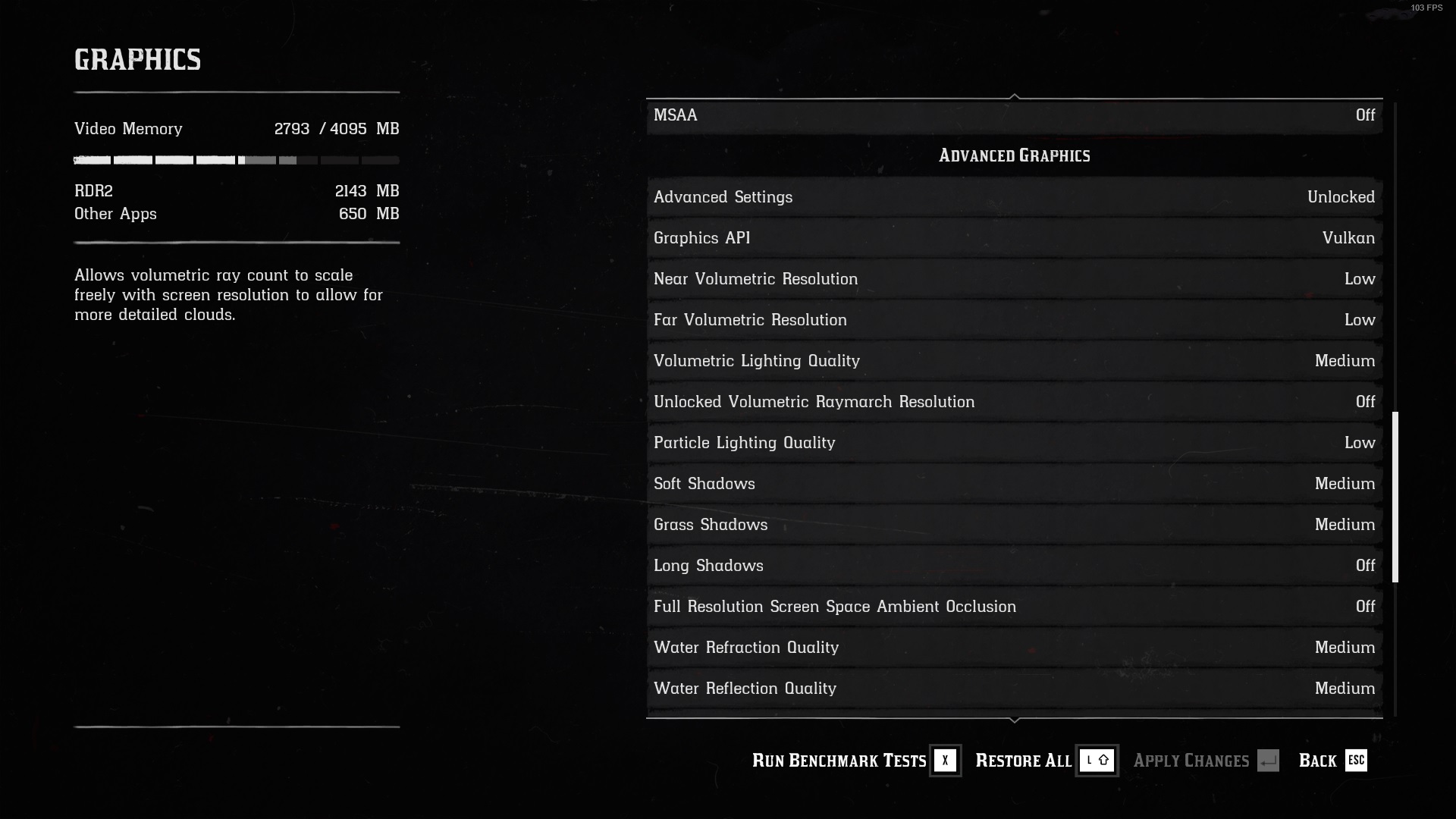The image size is (1456, 819).
Task: Click the up arrow above the settings list
Action: tap(1015, 96)
